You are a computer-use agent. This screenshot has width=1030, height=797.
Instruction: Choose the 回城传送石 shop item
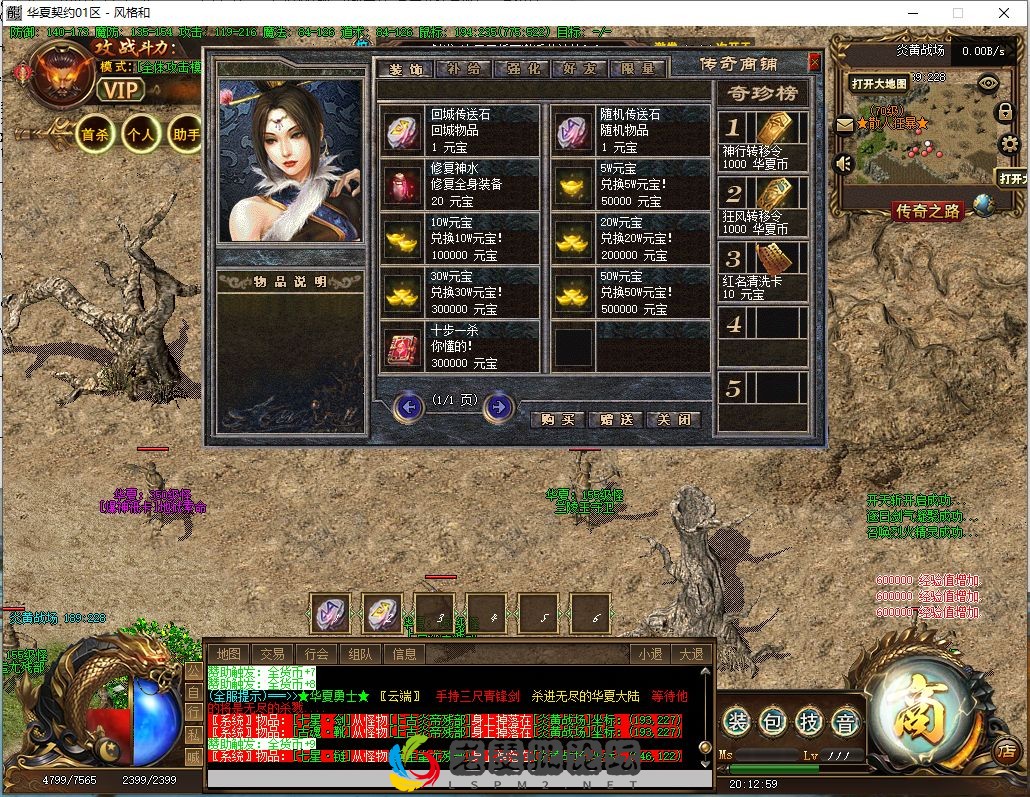pos(460,130)
